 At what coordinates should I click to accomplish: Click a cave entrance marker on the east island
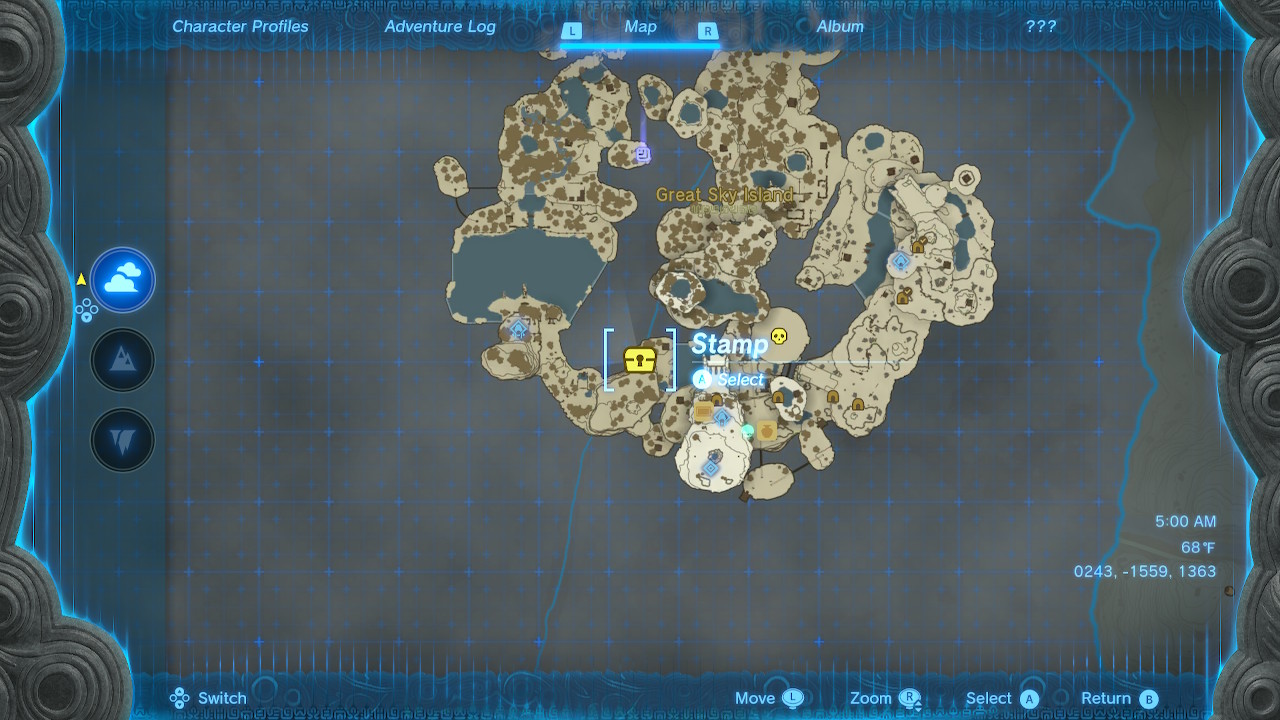point(918,247)
